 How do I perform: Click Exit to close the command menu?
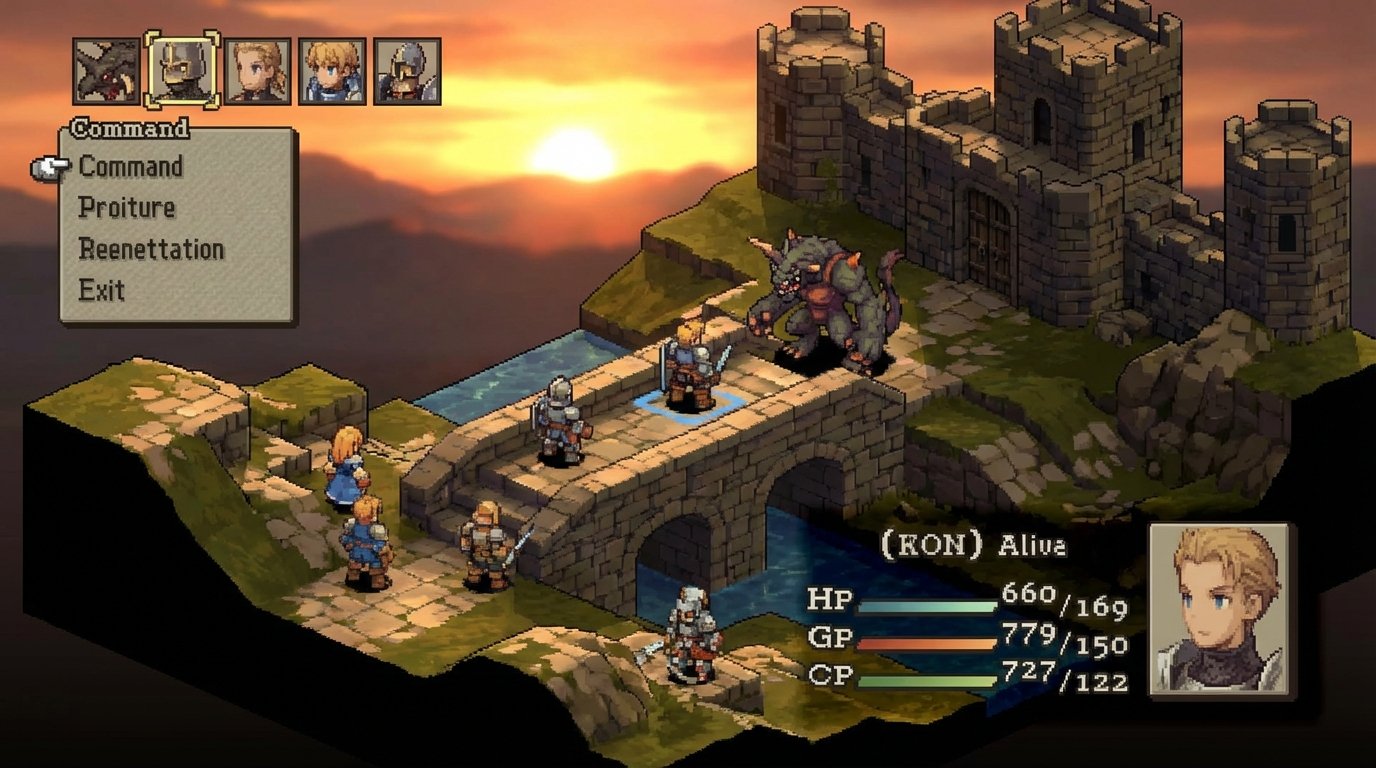[x=100, y=290]
